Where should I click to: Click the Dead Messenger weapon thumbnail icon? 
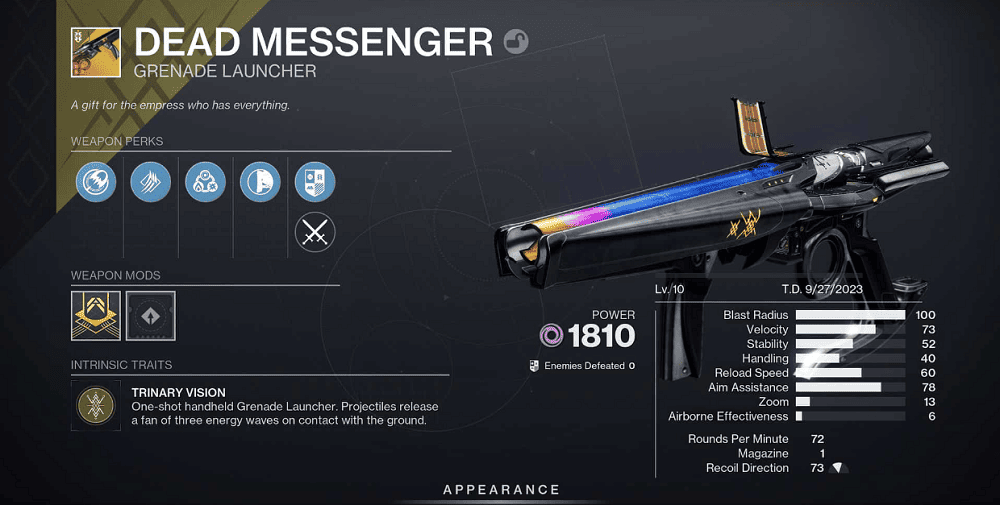(96, 52)
